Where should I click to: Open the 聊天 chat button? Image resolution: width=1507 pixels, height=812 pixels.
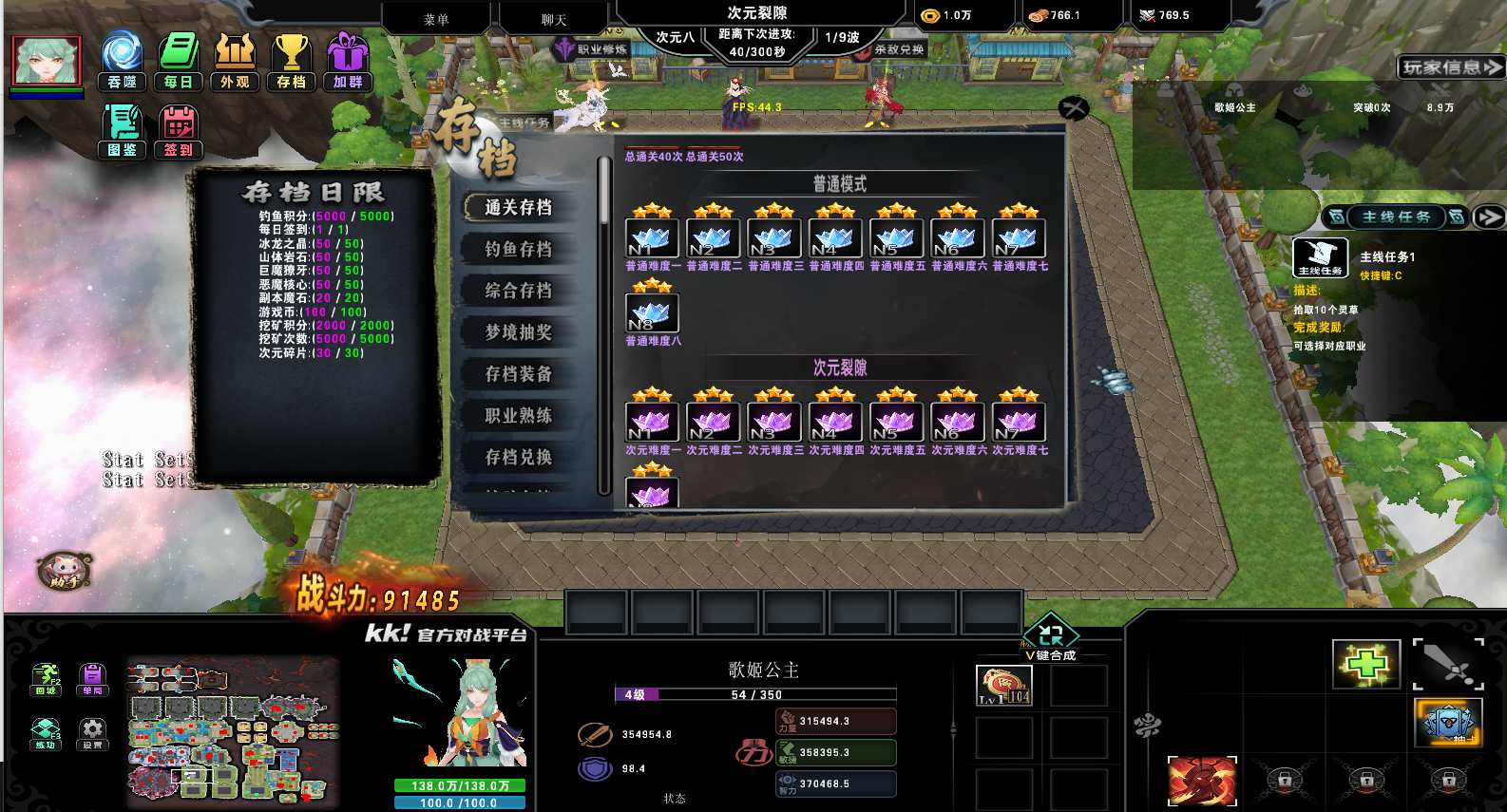pyautogui.click(x=554, y=19)
